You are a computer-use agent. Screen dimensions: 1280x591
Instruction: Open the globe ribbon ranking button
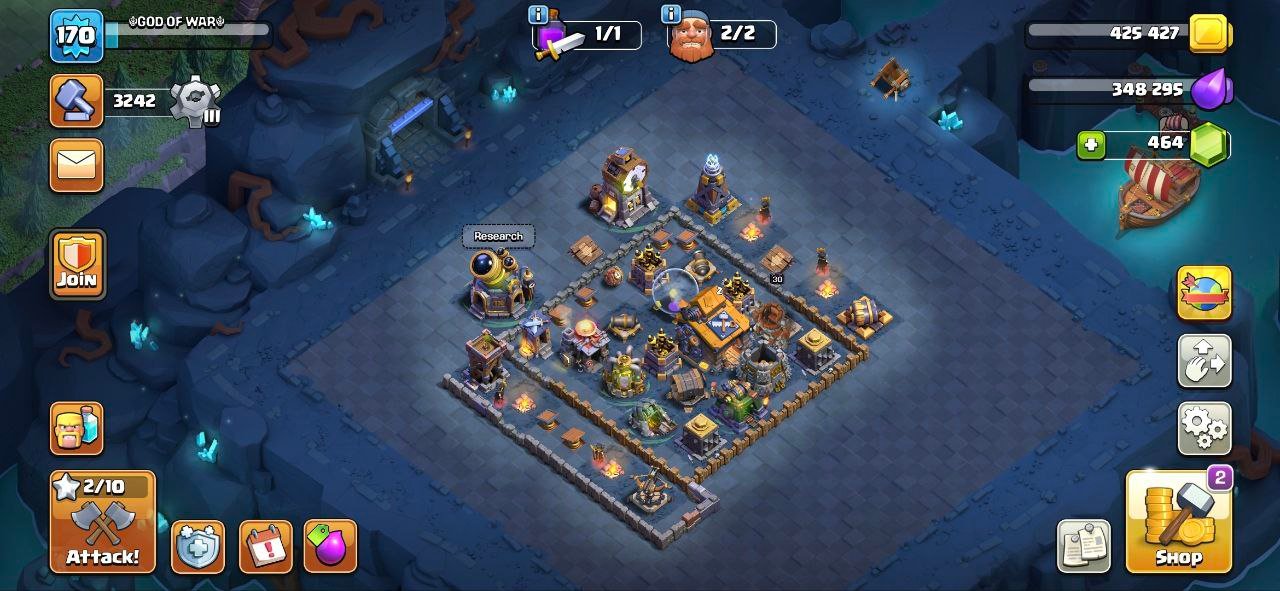[x=1204, y=293]
